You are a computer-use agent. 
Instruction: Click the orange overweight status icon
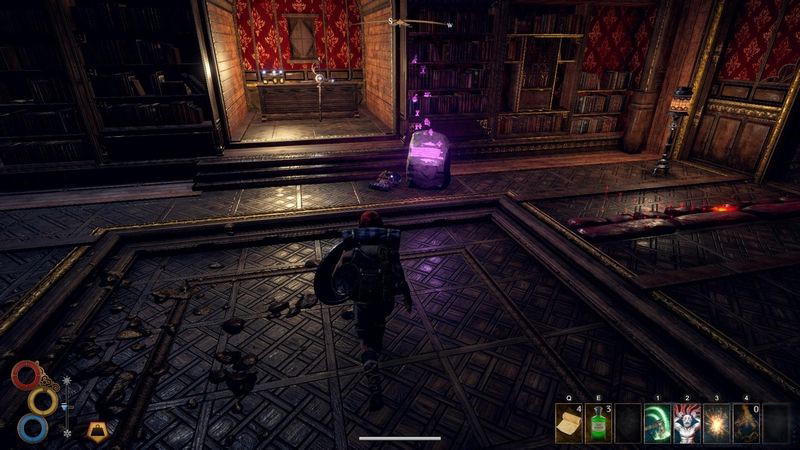pyautogui.click(x=97, y=431)
